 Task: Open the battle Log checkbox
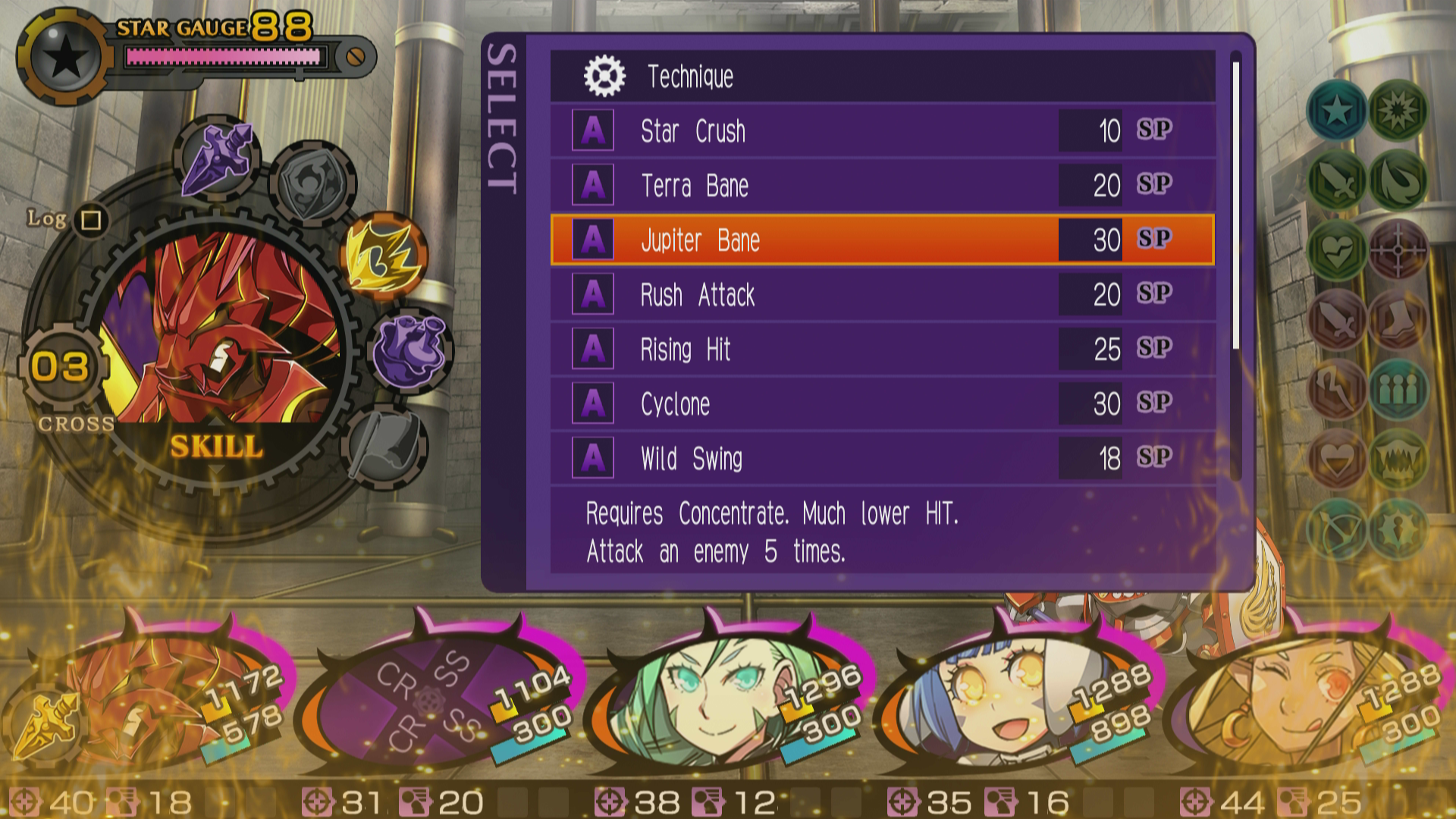click(x=92, y=220)
